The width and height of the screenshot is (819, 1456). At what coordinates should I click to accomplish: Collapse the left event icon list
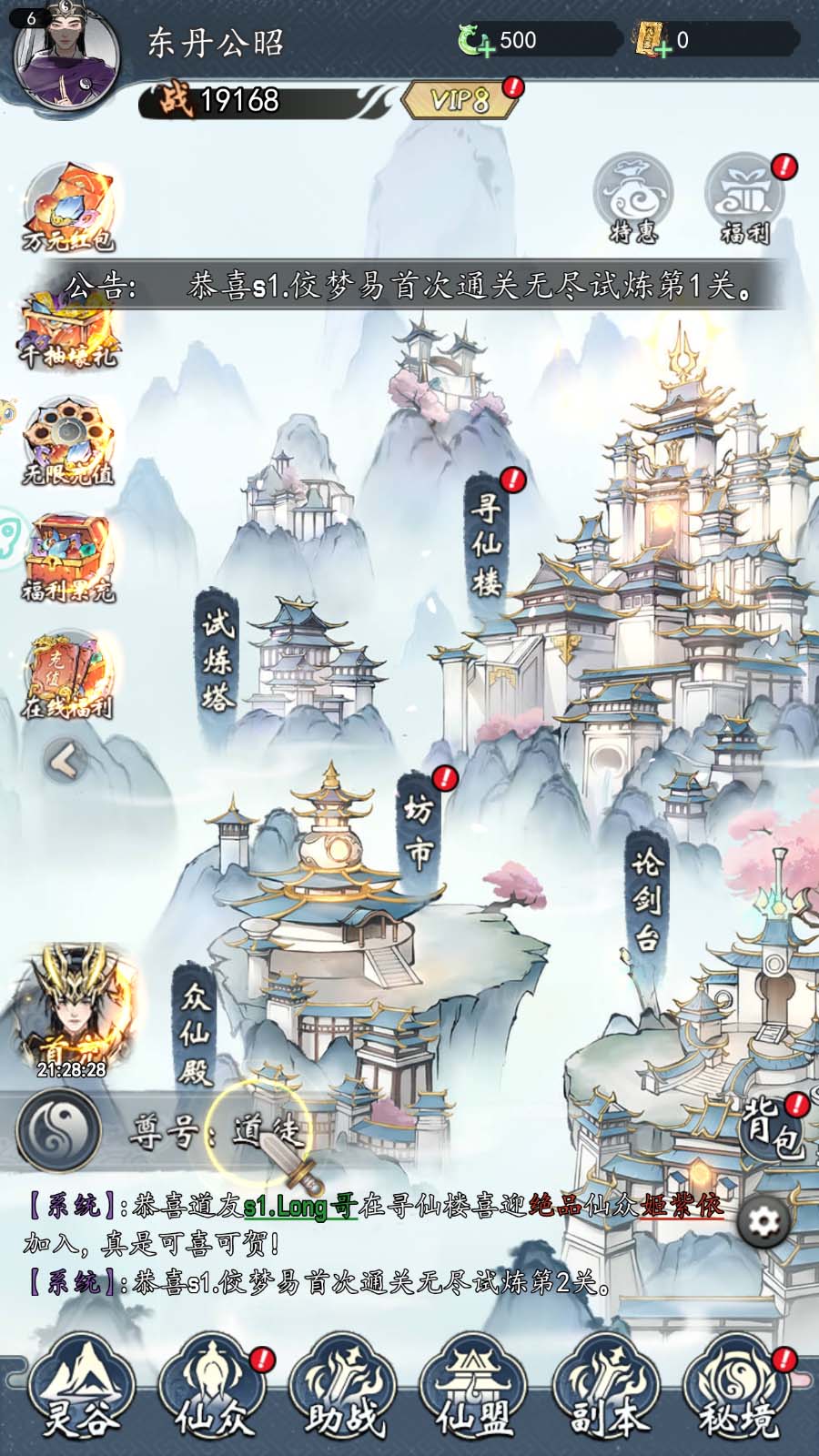[66, 761]
